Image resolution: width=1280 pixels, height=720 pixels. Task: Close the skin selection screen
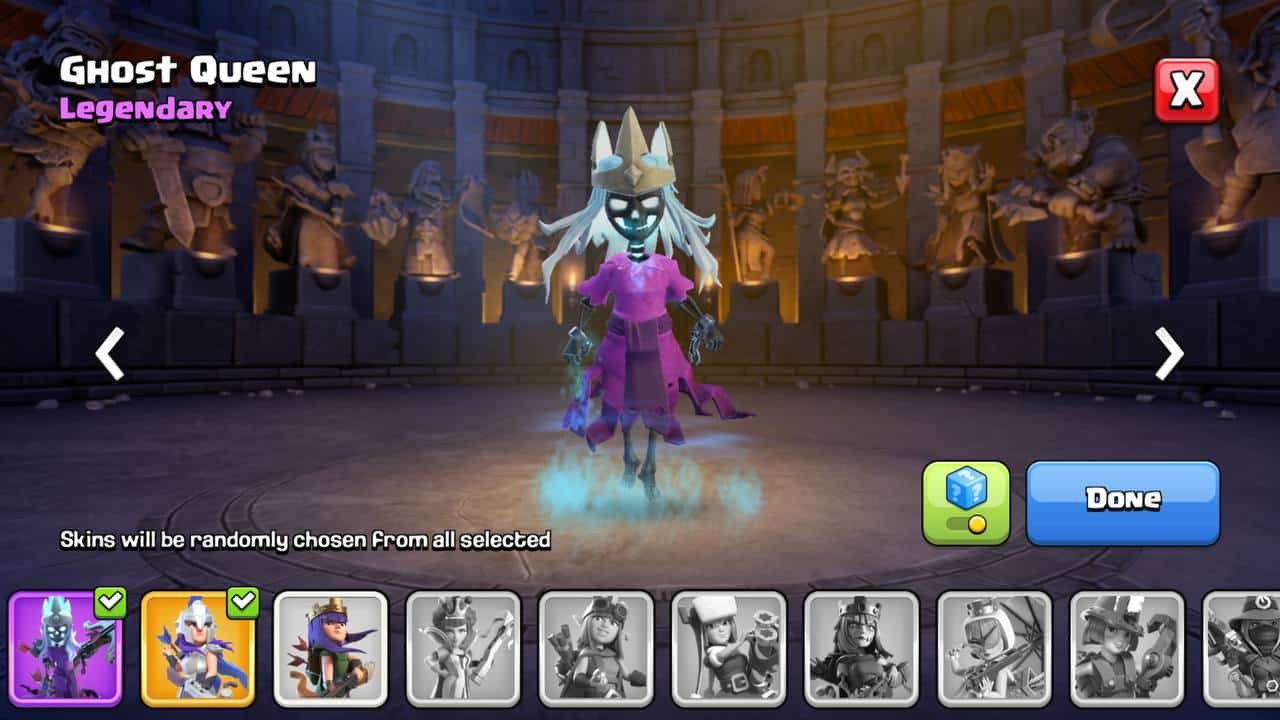[1187, 90]
